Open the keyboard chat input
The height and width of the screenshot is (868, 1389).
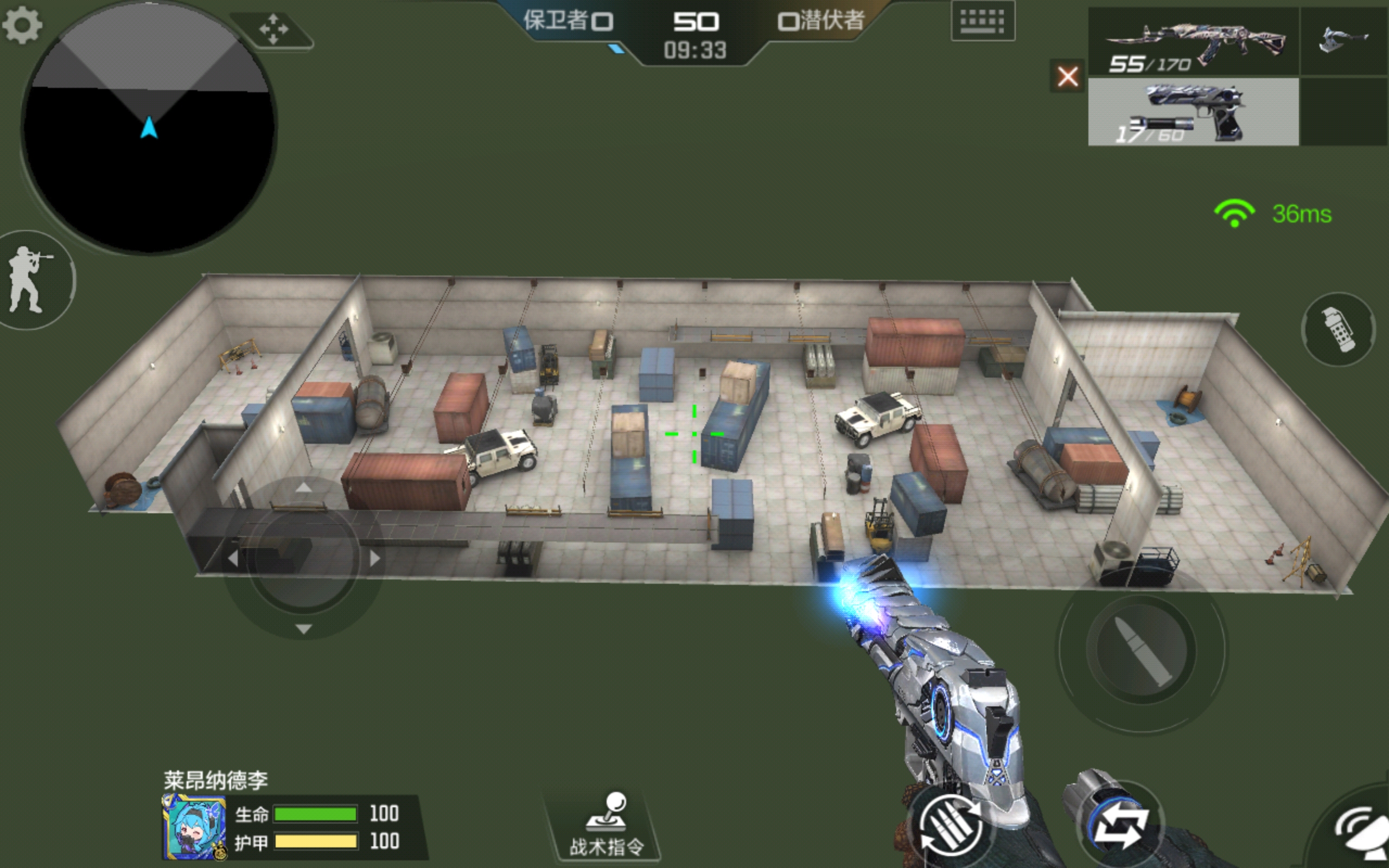982,22
